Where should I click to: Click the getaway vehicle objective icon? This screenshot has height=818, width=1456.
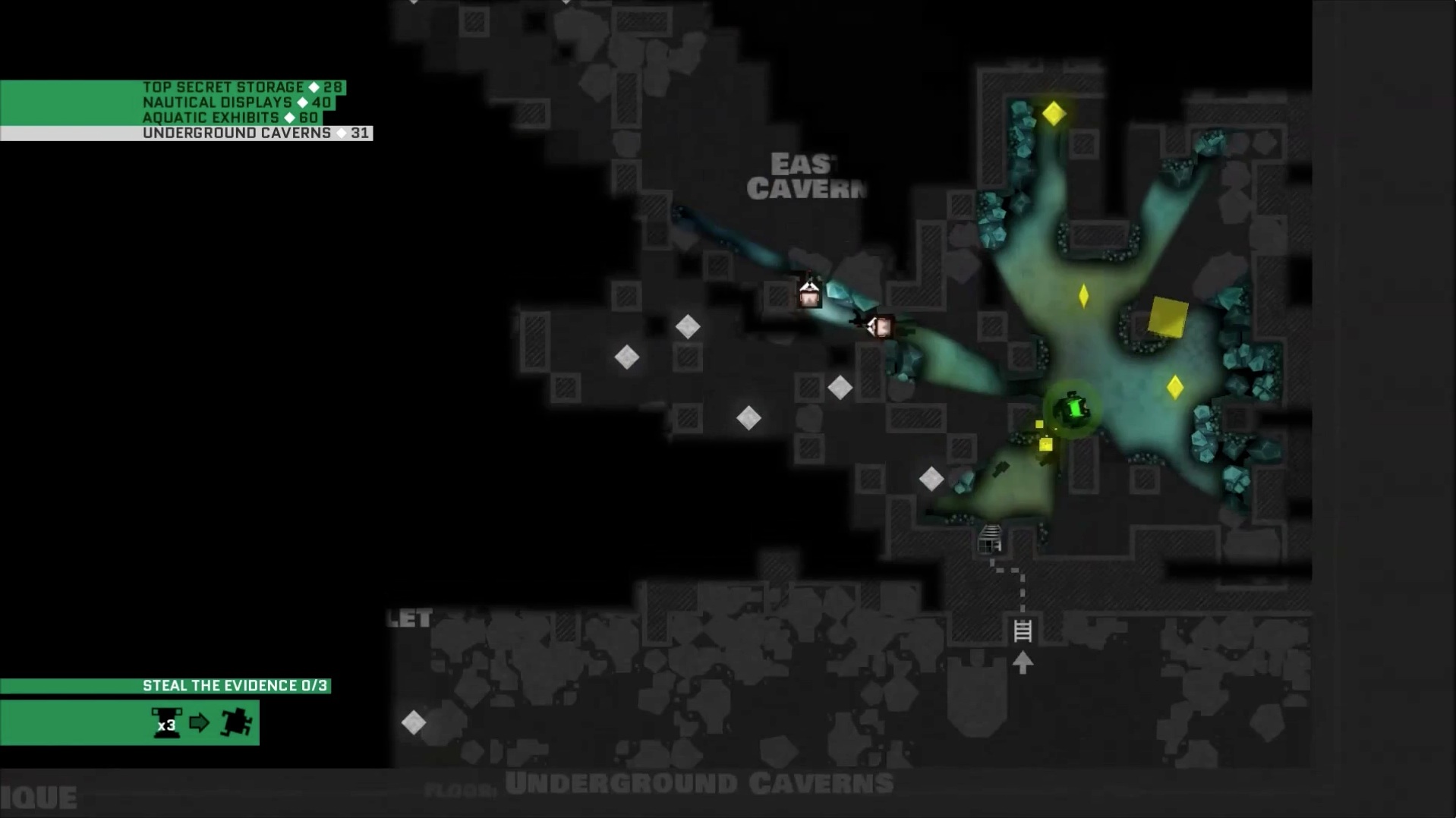pos(236,722)
